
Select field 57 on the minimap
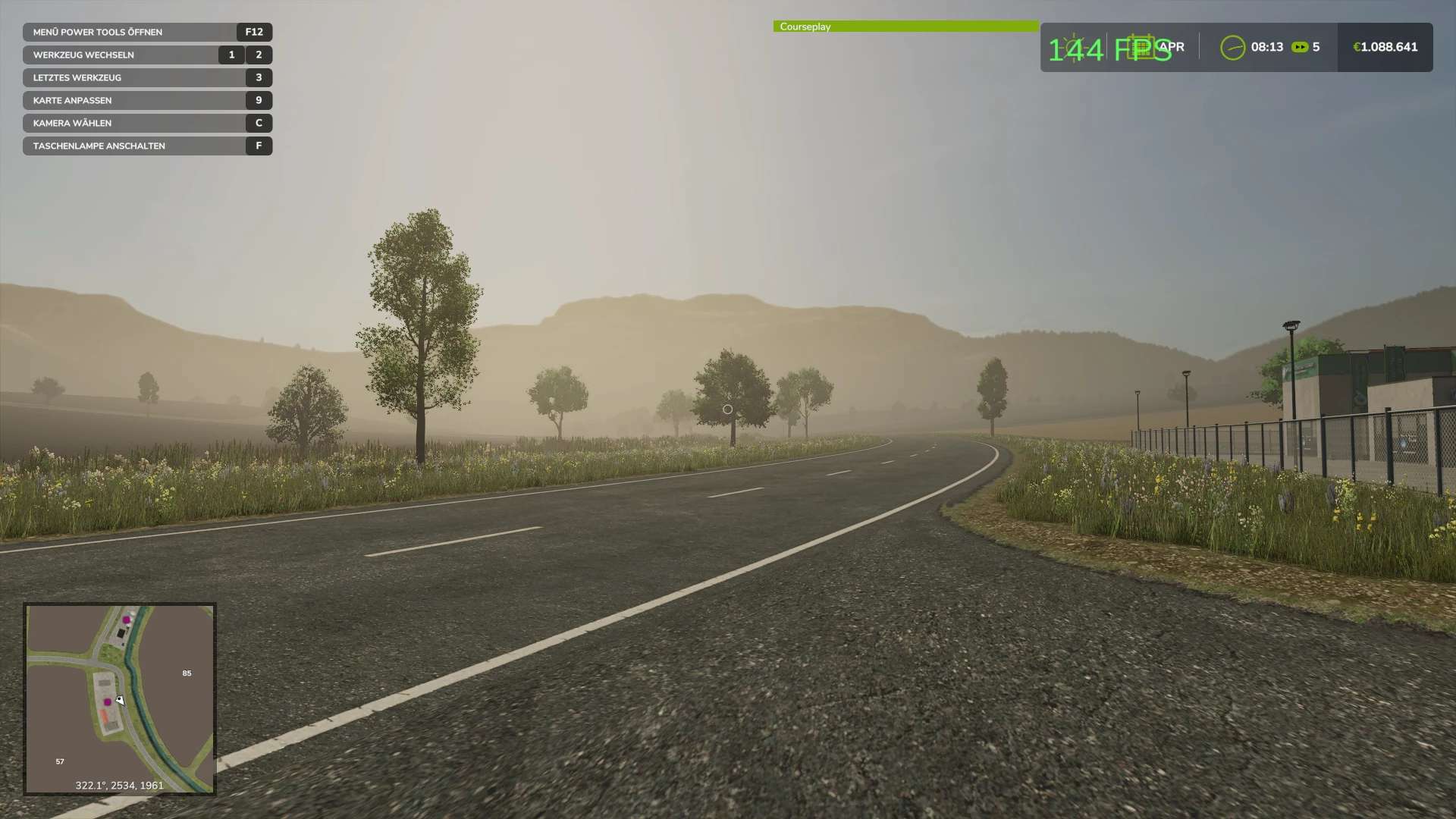[x=60, y=761]
